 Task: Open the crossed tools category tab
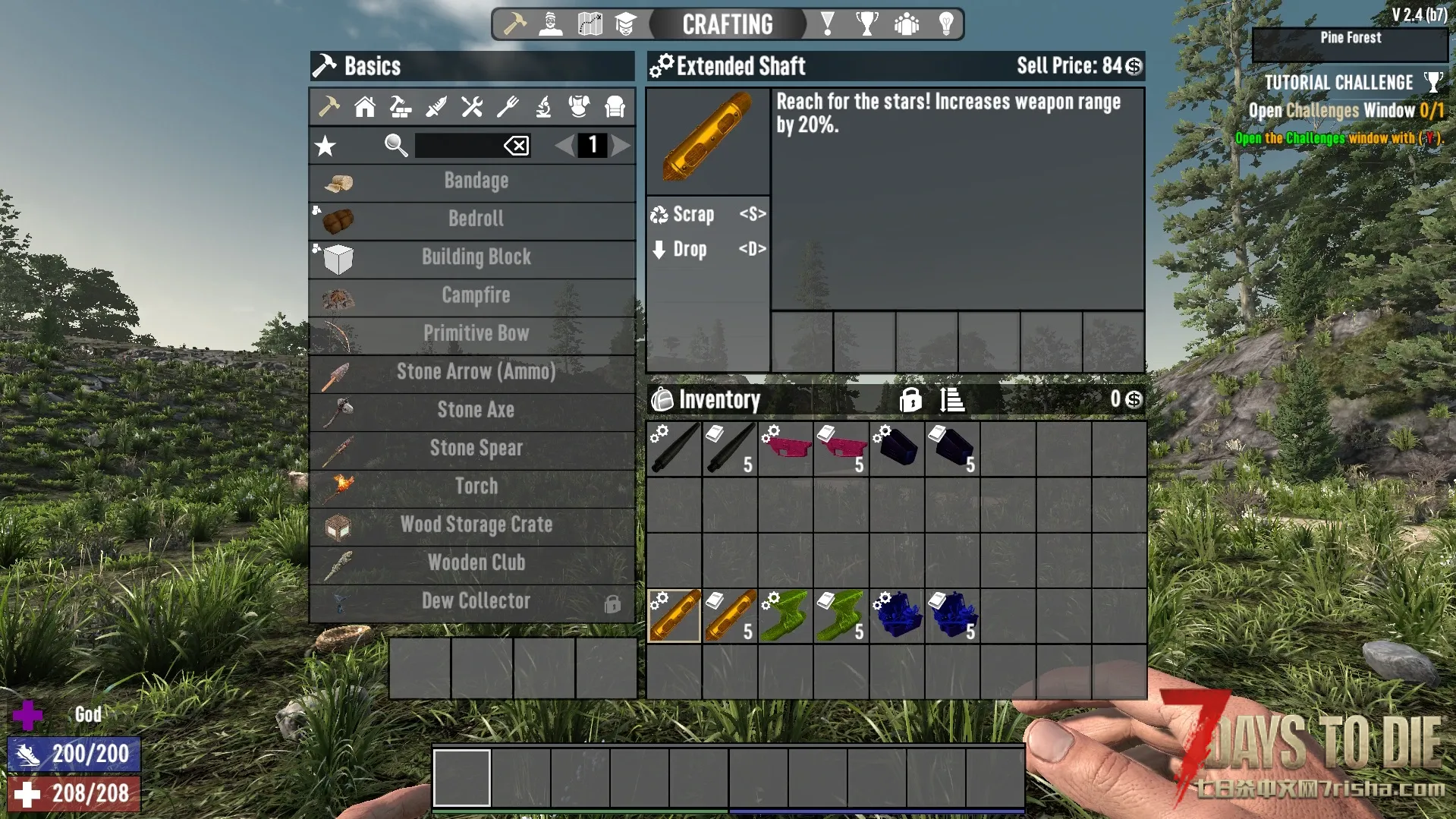click(x=472, y=107)
